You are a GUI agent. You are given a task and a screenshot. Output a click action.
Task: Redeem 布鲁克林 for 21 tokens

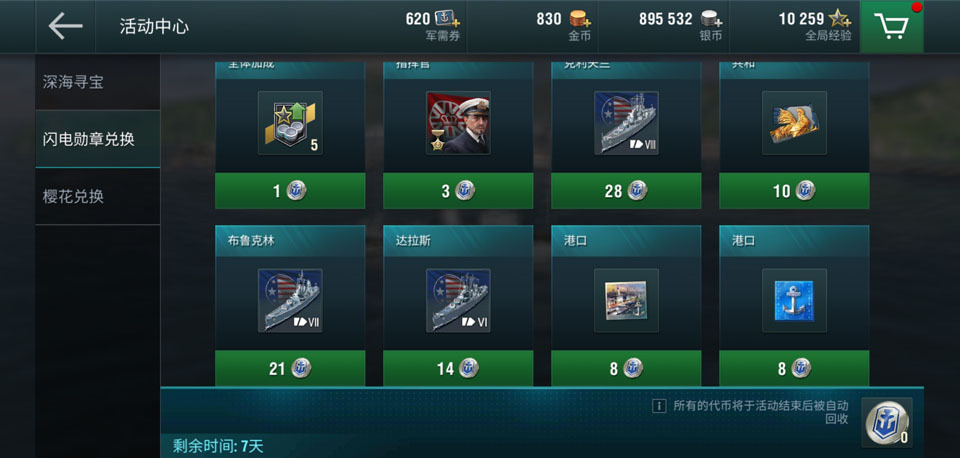290,369
